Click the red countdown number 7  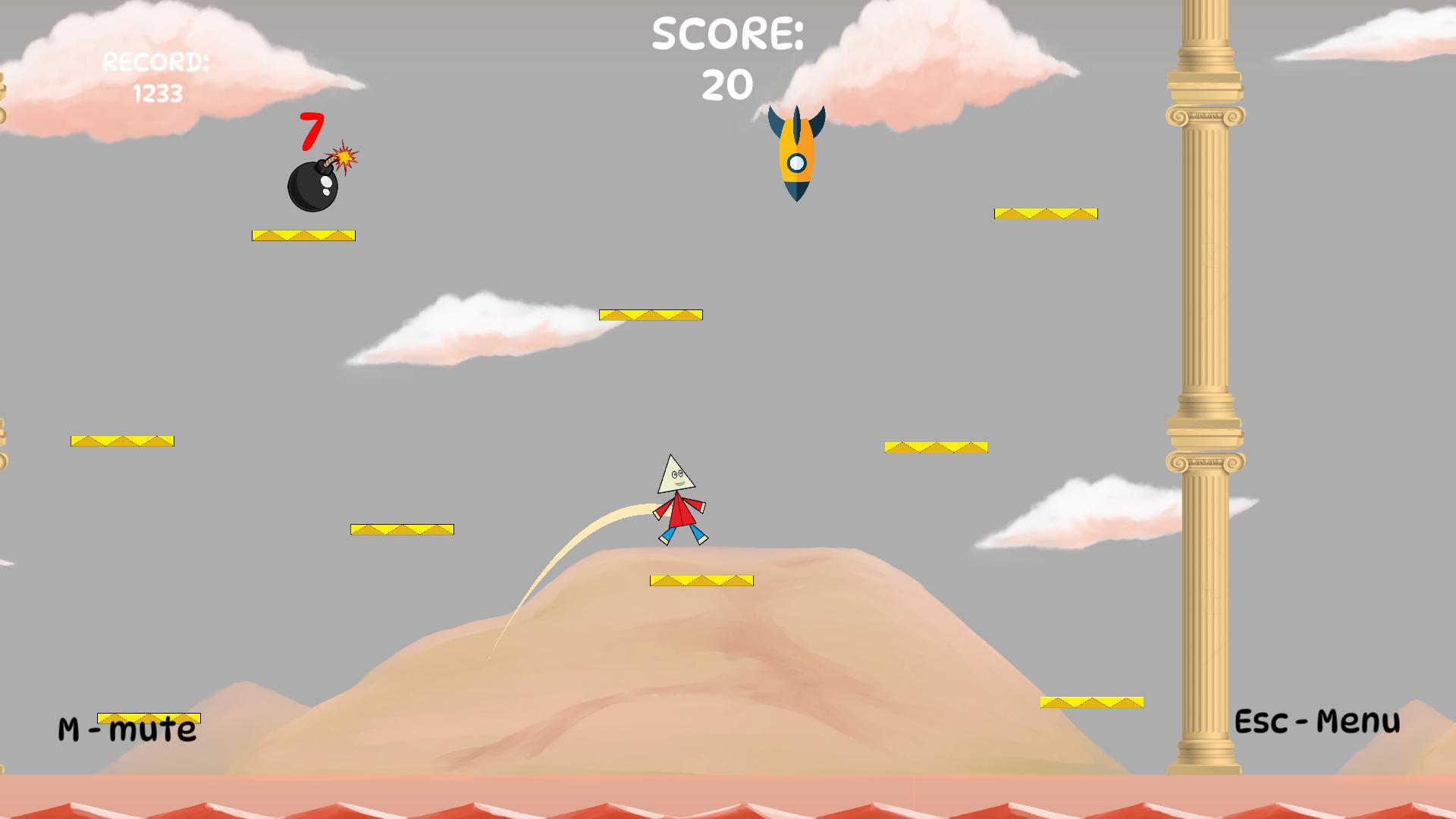(x=311, y=133)
